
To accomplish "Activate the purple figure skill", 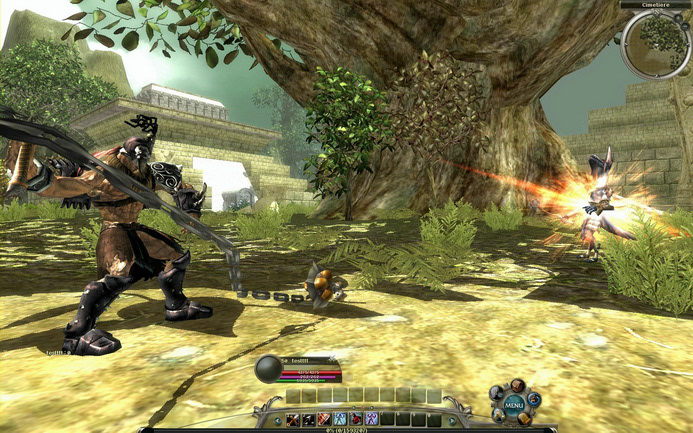I will 371,419.
